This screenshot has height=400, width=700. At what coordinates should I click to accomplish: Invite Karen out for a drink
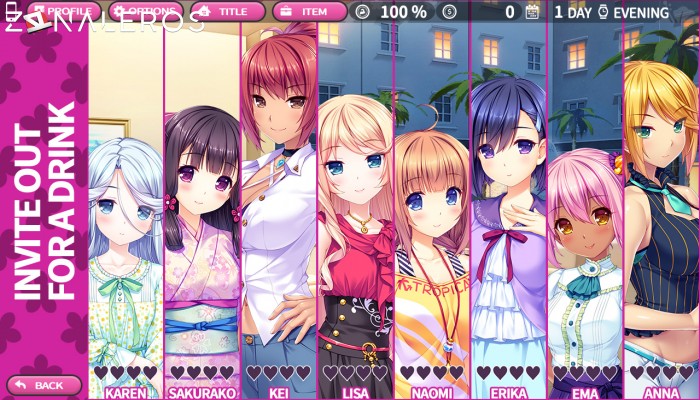pos(125,250)
